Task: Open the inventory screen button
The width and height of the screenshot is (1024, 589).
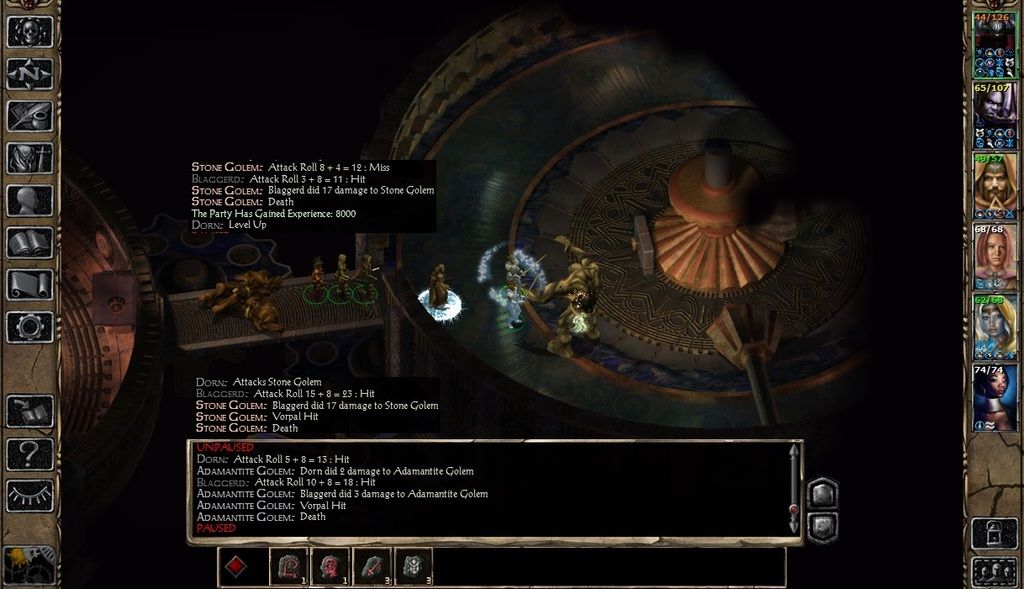Action: coord(30,158)
